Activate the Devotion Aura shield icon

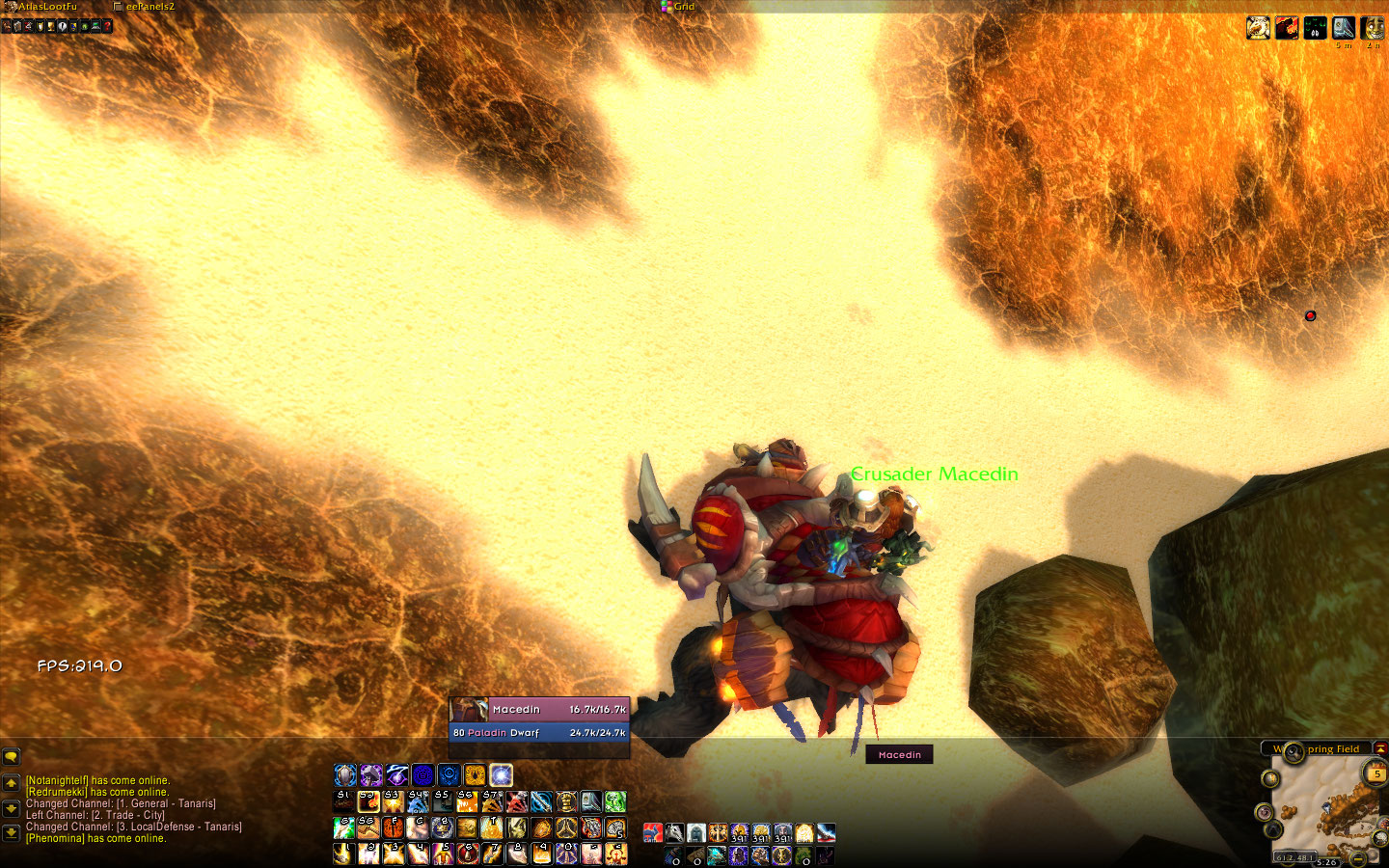[x=345, y=775]
